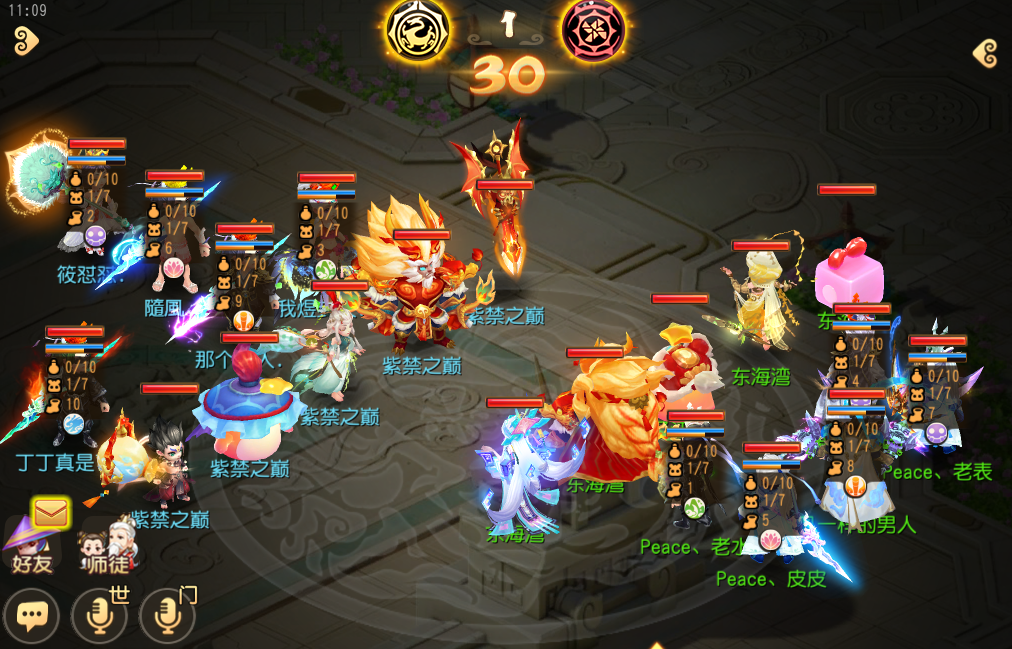Screen dimensions: 1012x649
Task: Open the glowing mail envelope
Action: [50, 514]
